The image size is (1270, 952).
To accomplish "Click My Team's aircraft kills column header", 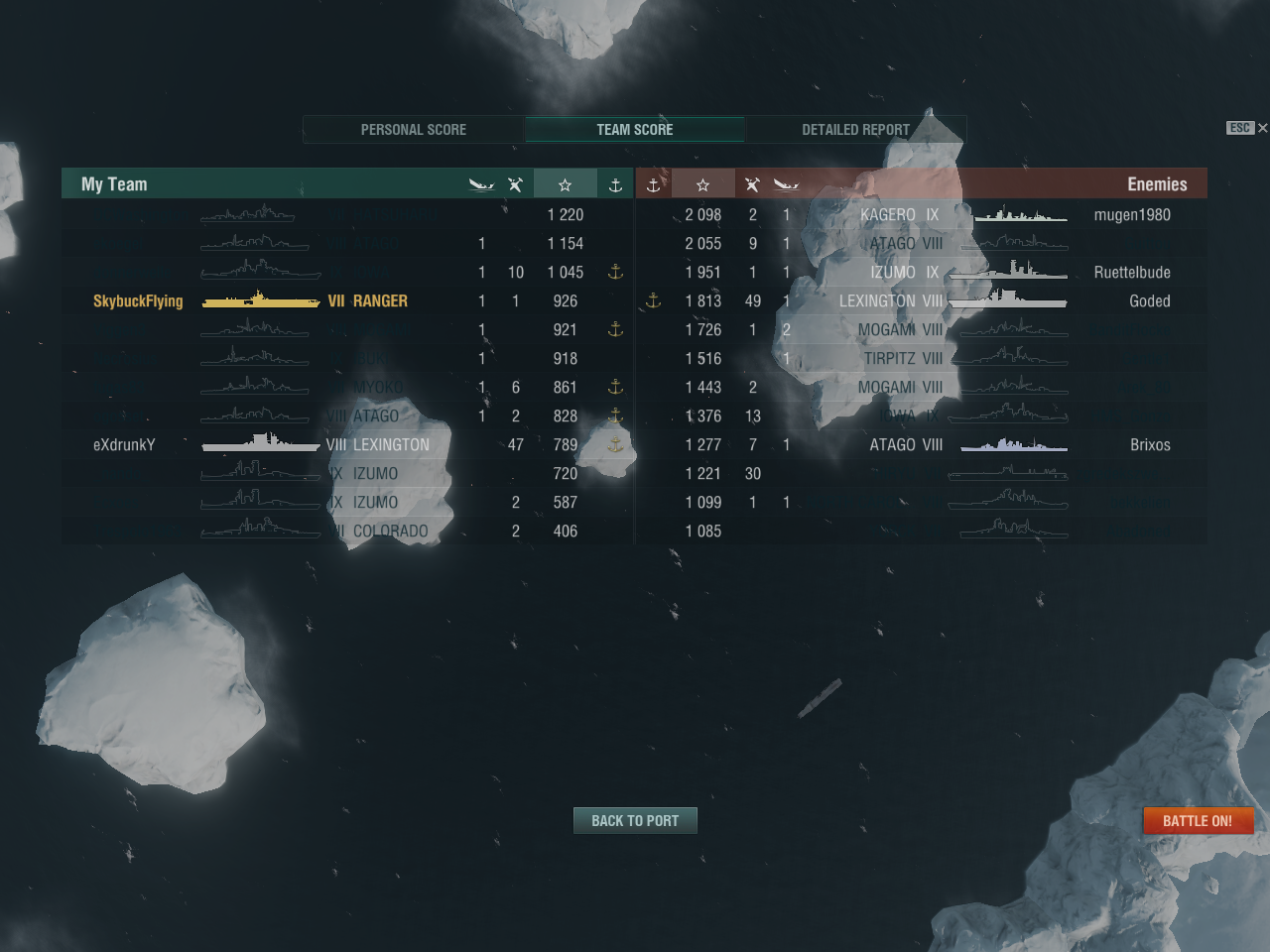I will point(515,185).
